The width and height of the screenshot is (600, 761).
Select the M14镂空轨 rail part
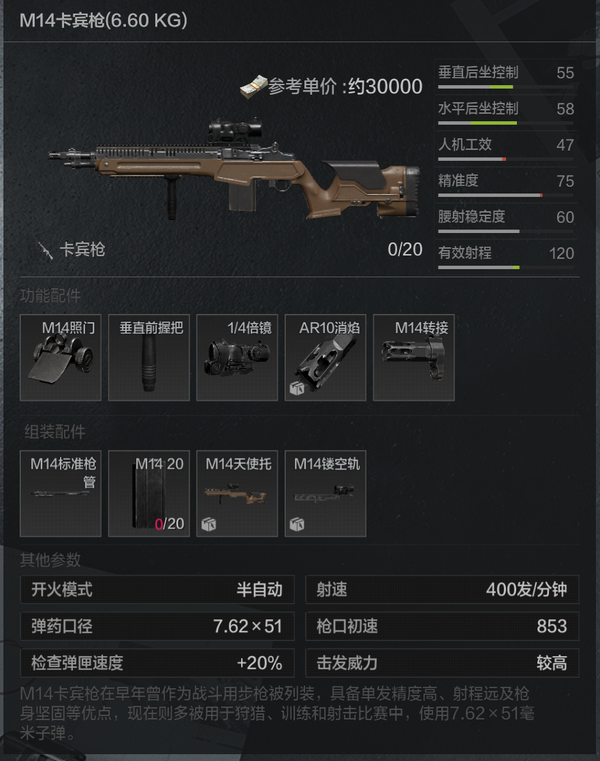coord(325,493)
